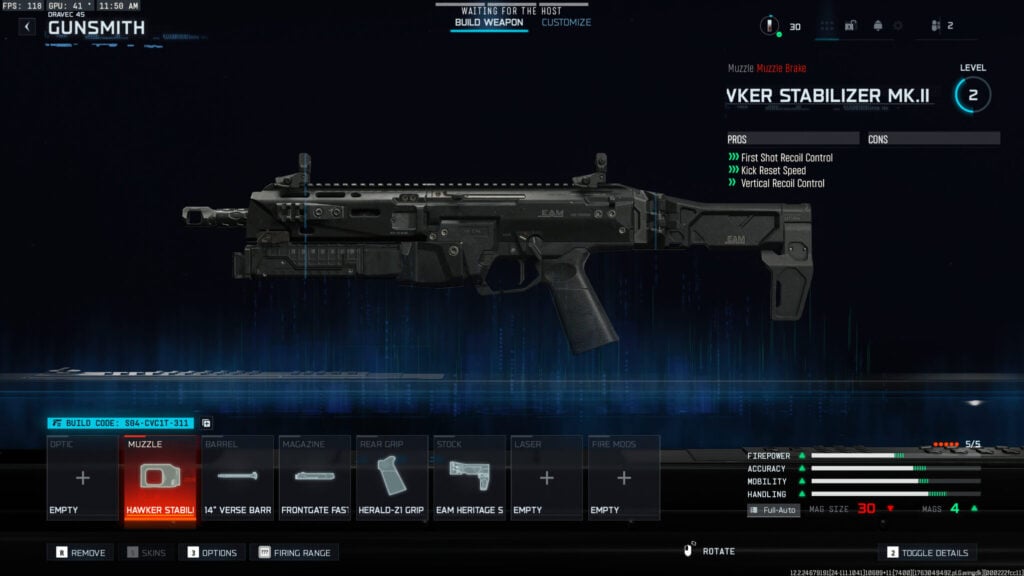Open the settings gear icon

(897, 26)
